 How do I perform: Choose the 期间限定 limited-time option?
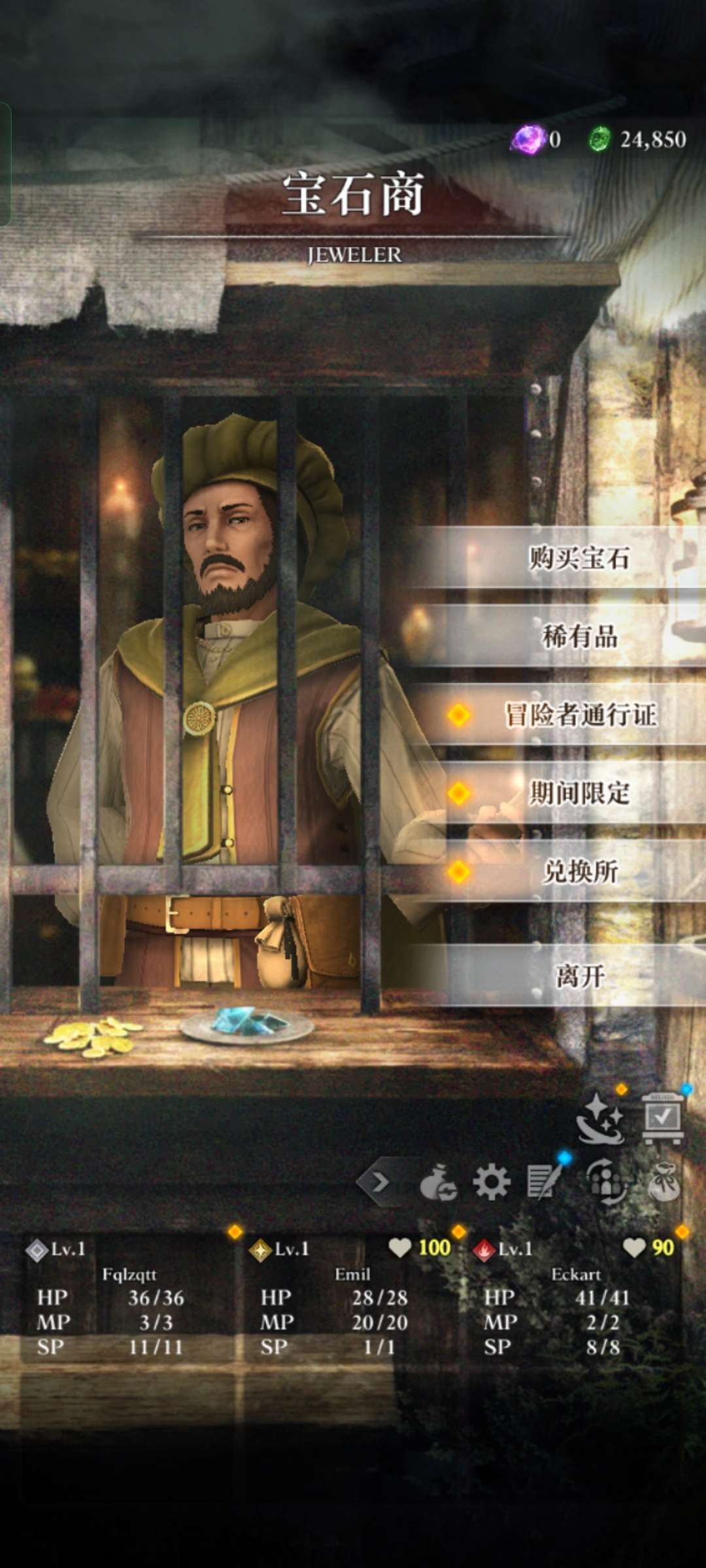579,793
